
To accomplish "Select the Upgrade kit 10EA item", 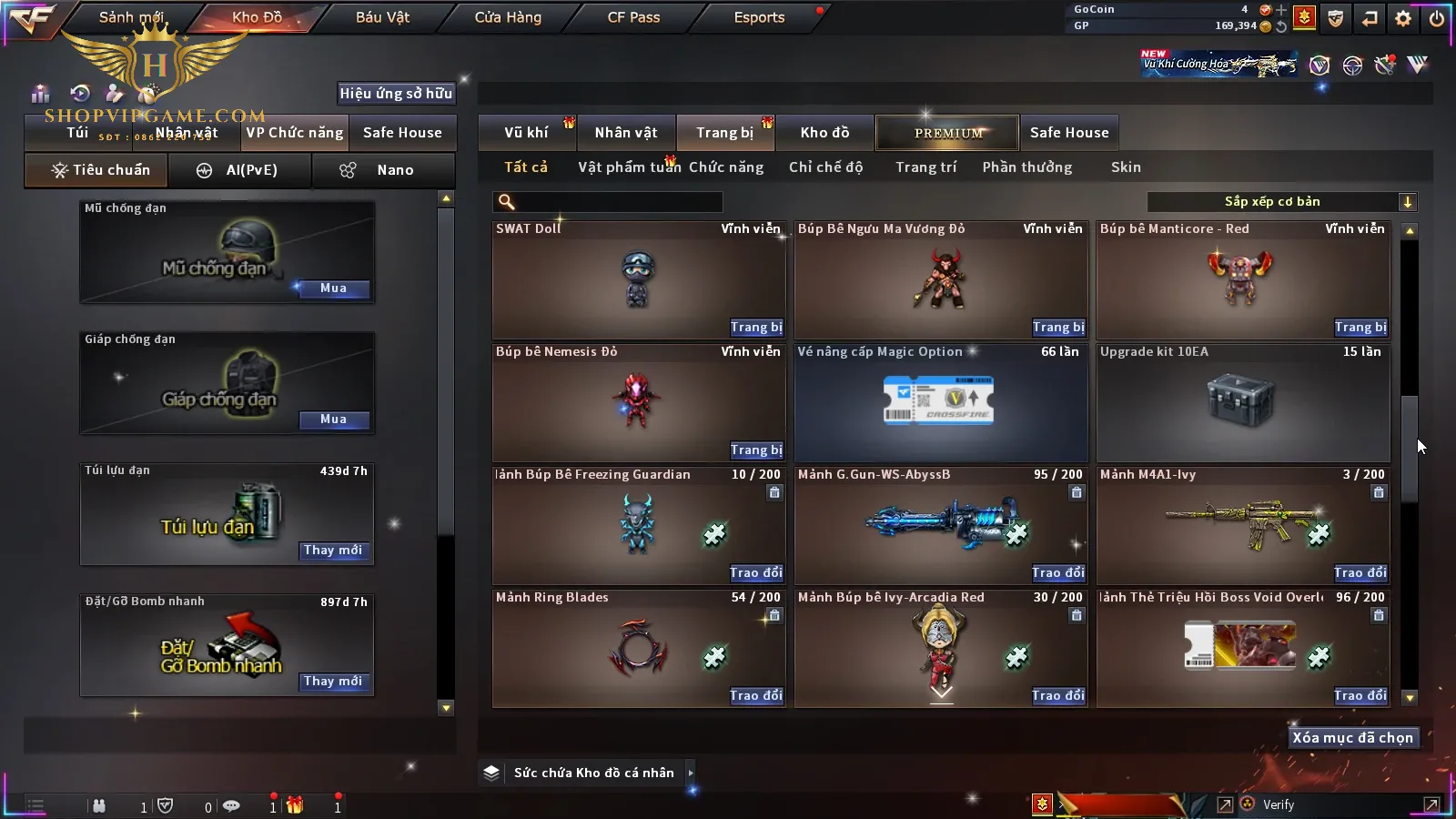I will pos(1243,402).
